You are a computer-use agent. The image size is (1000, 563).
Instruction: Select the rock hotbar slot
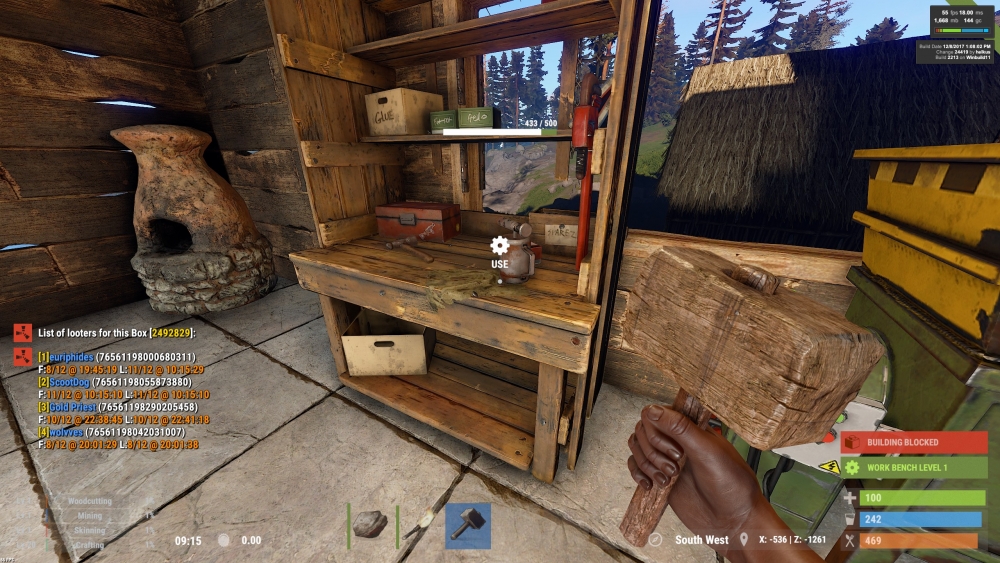point(372,524)
